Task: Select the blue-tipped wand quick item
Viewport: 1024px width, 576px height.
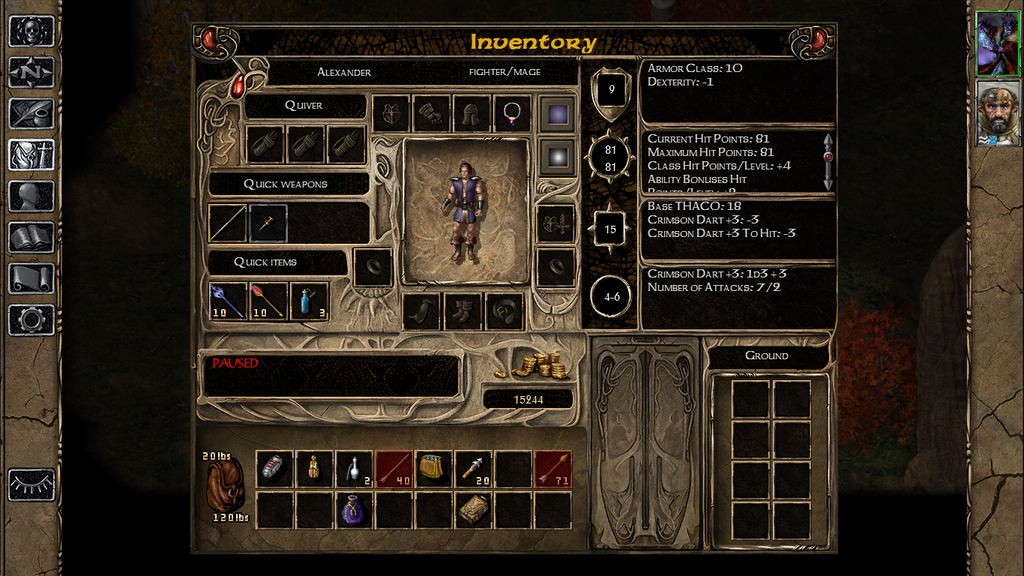Action: point(228,301)
